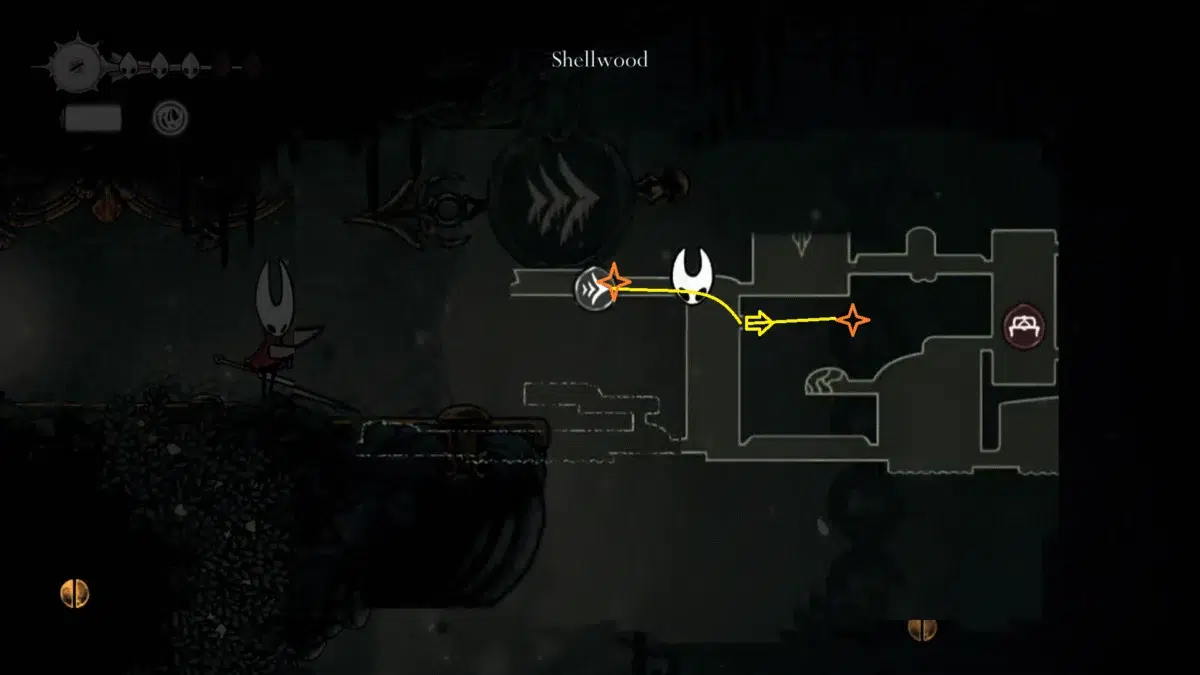
Task: Click the swirl tool icon in the HUD
Action: click(168, 118)
